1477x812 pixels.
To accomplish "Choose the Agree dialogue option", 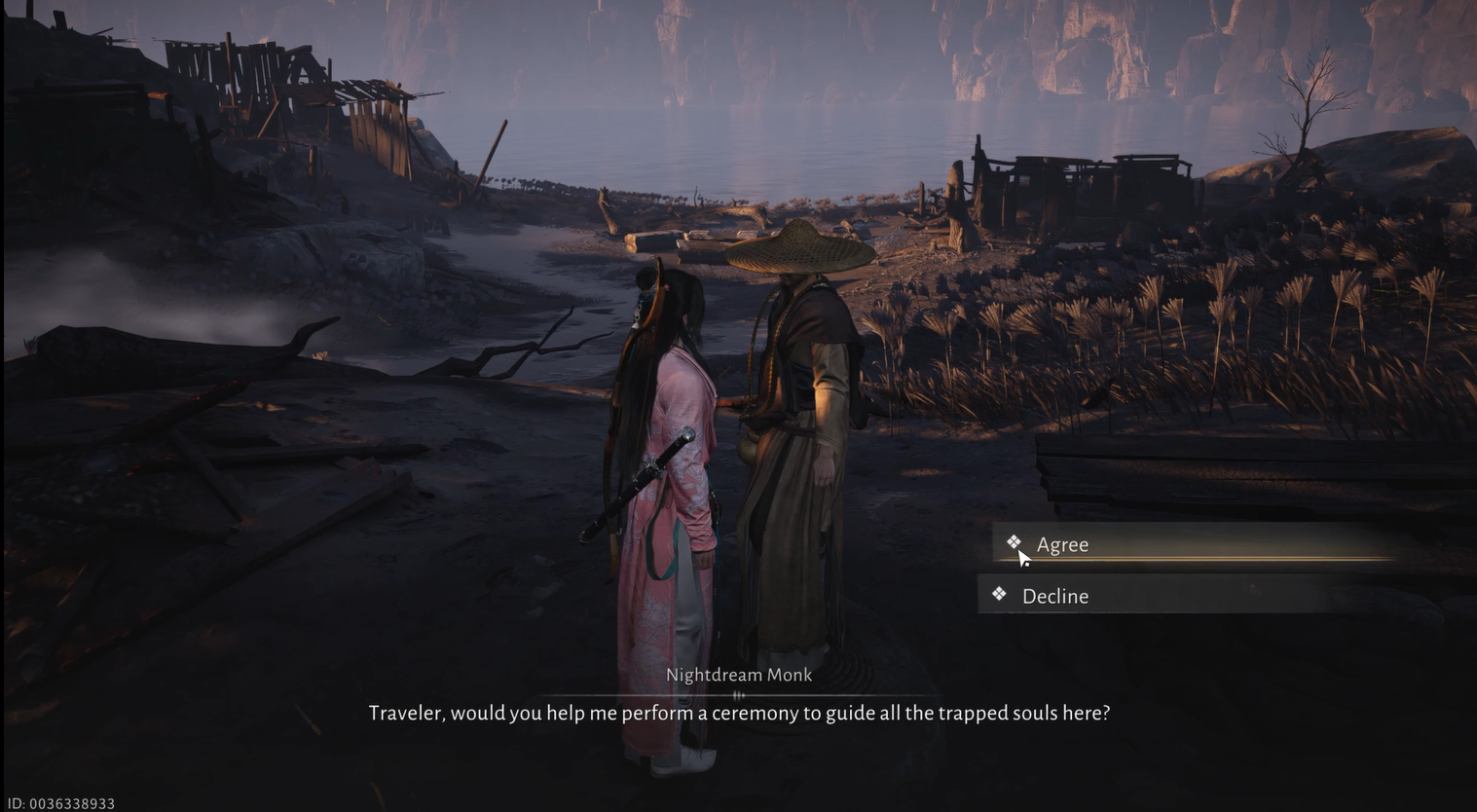I will (x=1062, y=544).
